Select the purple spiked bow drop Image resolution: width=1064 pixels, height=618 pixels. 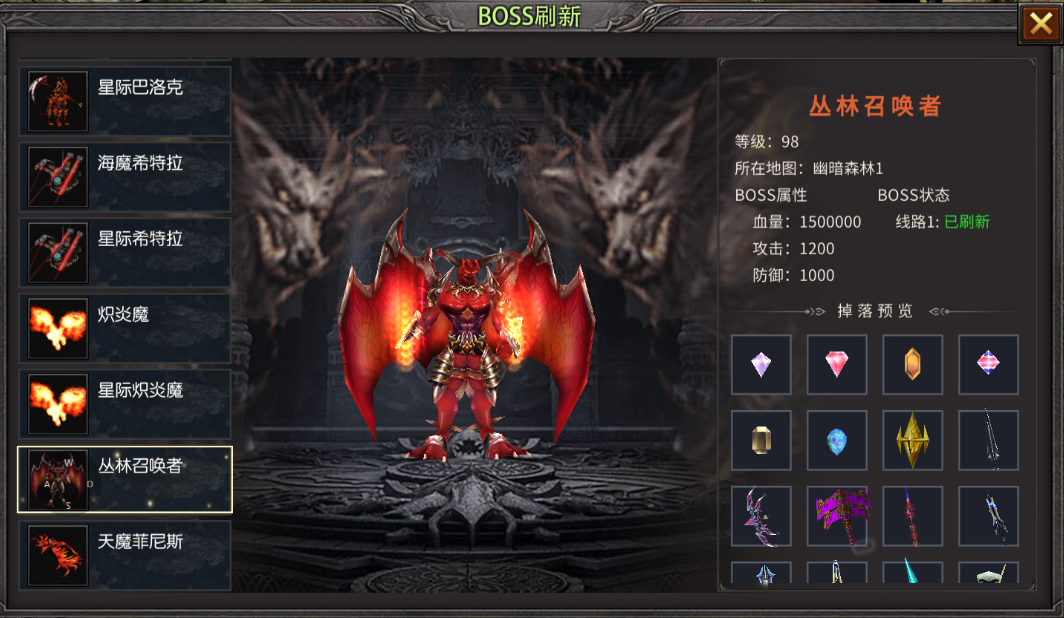click(761, 516)
